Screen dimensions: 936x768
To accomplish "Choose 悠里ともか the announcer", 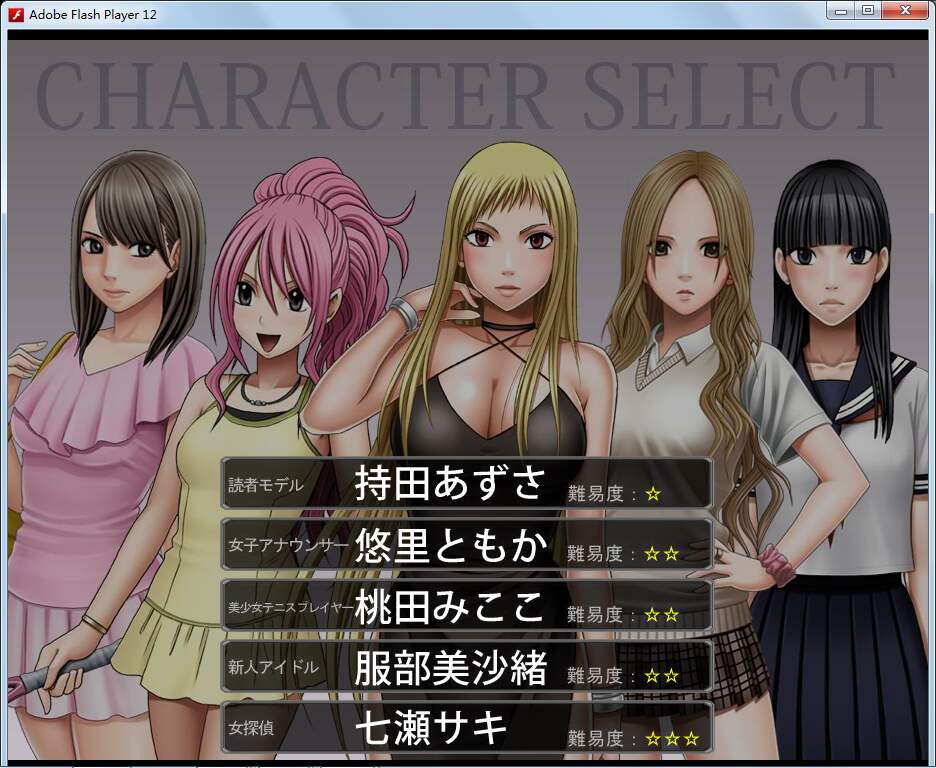I will pos(466,545).
